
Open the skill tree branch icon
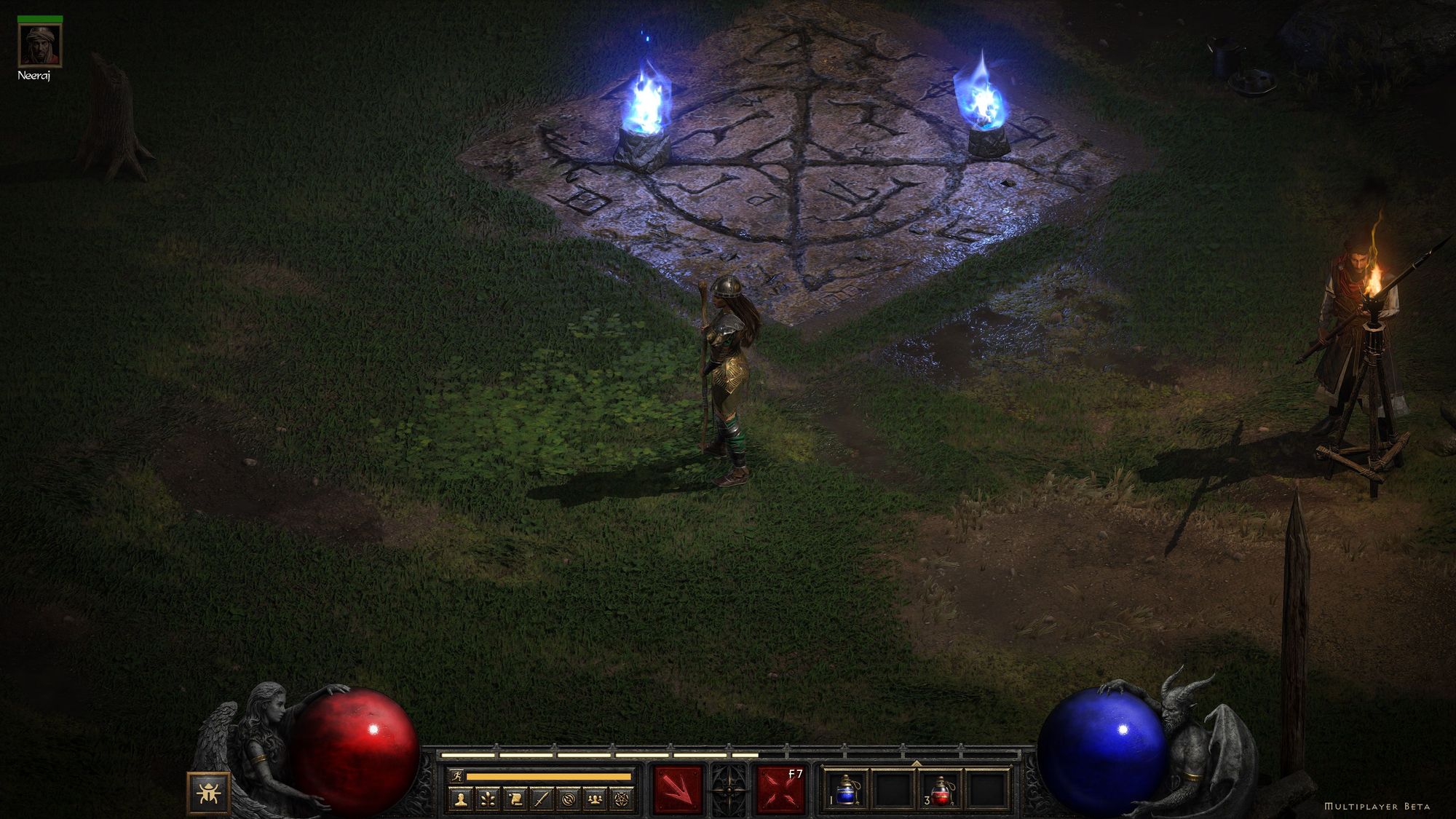[x=487, y=800]
